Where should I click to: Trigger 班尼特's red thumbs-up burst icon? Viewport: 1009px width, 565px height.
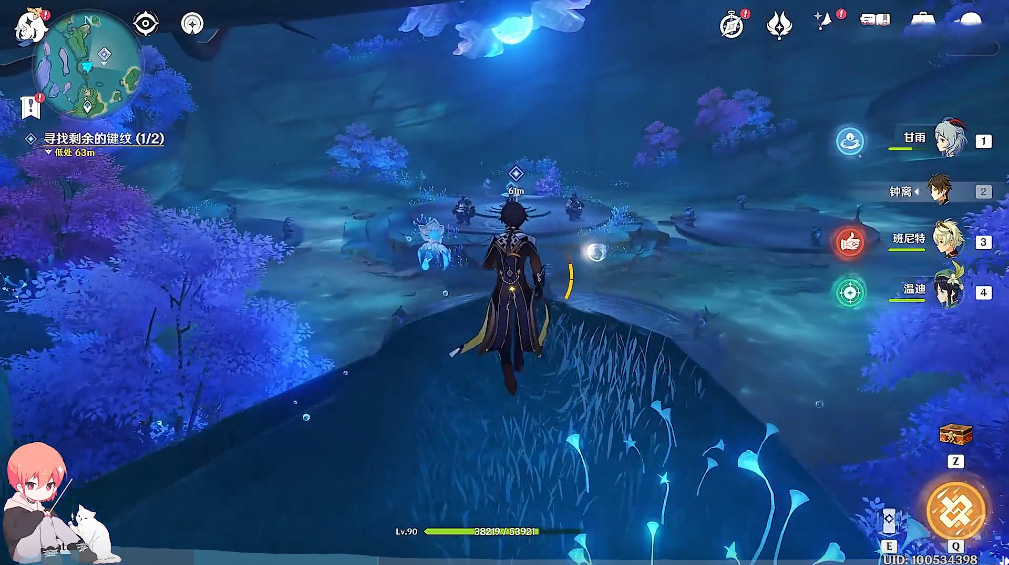point(849,241)
